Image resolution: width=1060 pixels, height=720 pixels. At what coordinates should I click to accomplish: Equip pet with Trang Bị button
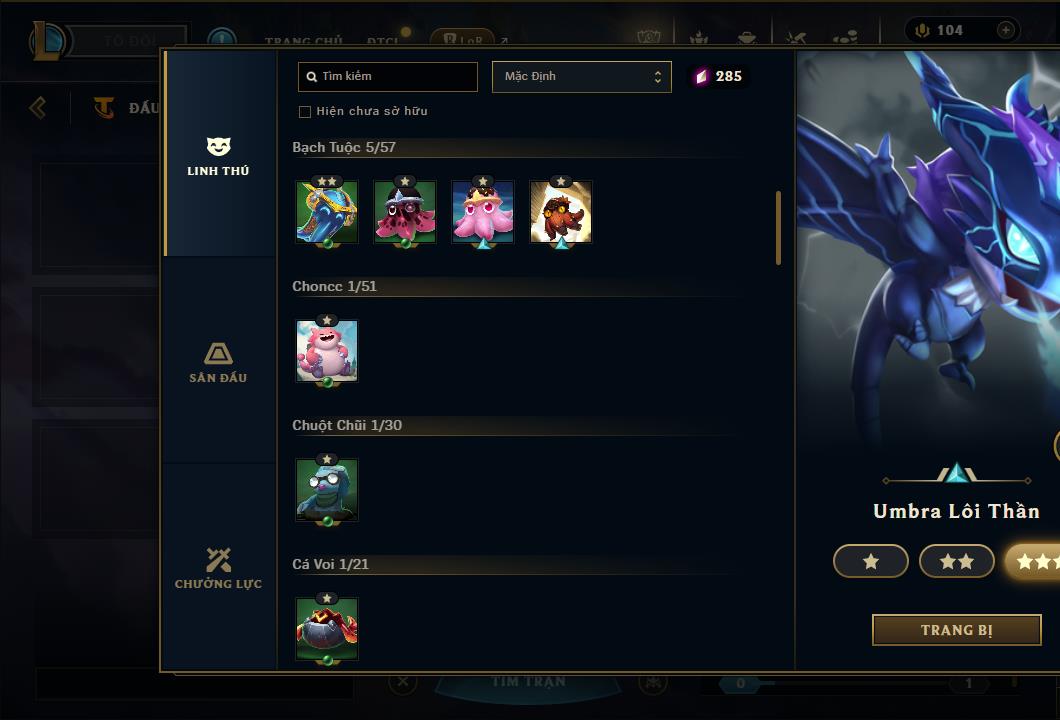pyautogui.click(x=956, y=630)
